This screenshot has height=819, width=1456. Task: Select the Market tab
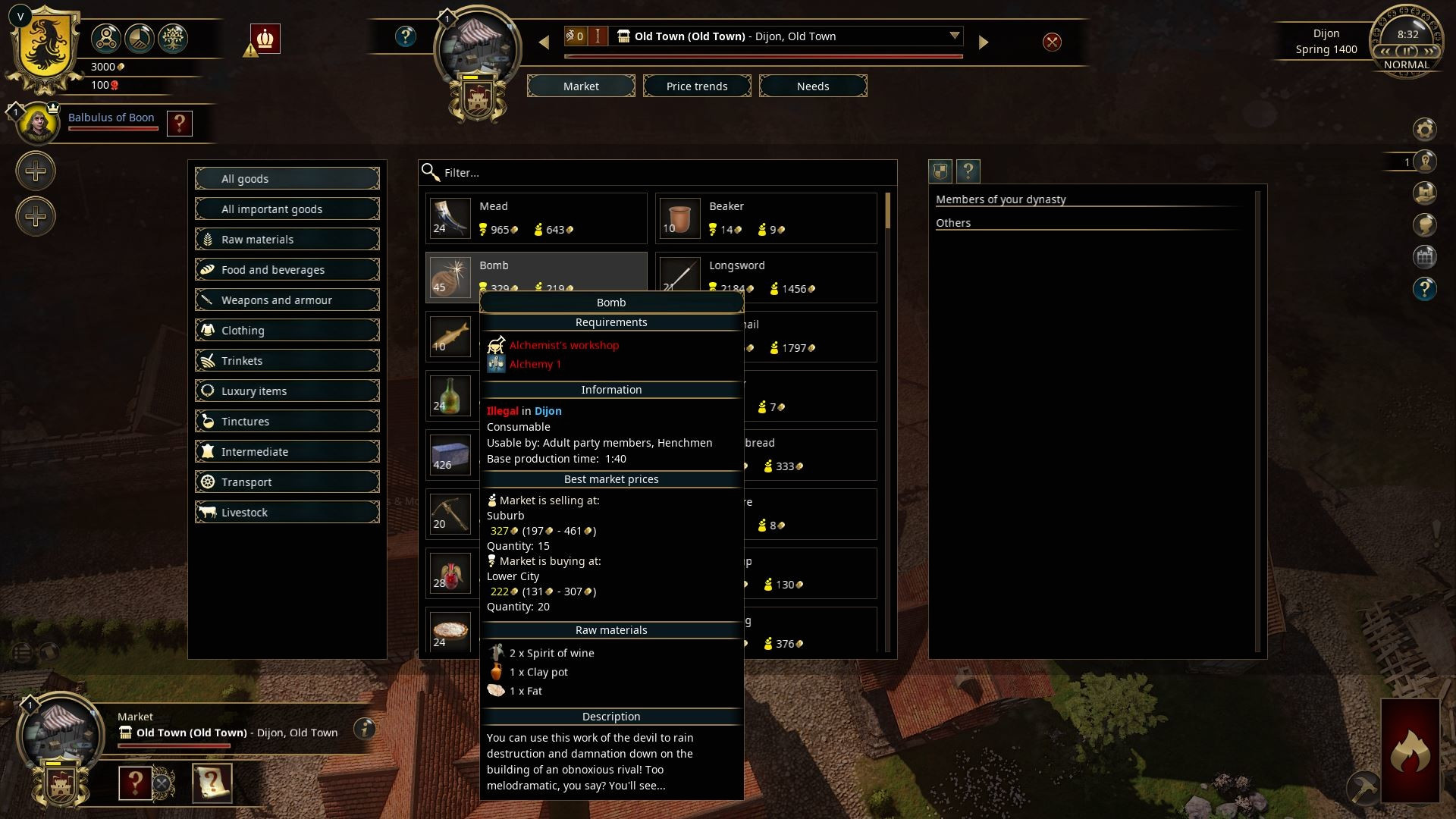pyautogui.click(x=581, y=86)
